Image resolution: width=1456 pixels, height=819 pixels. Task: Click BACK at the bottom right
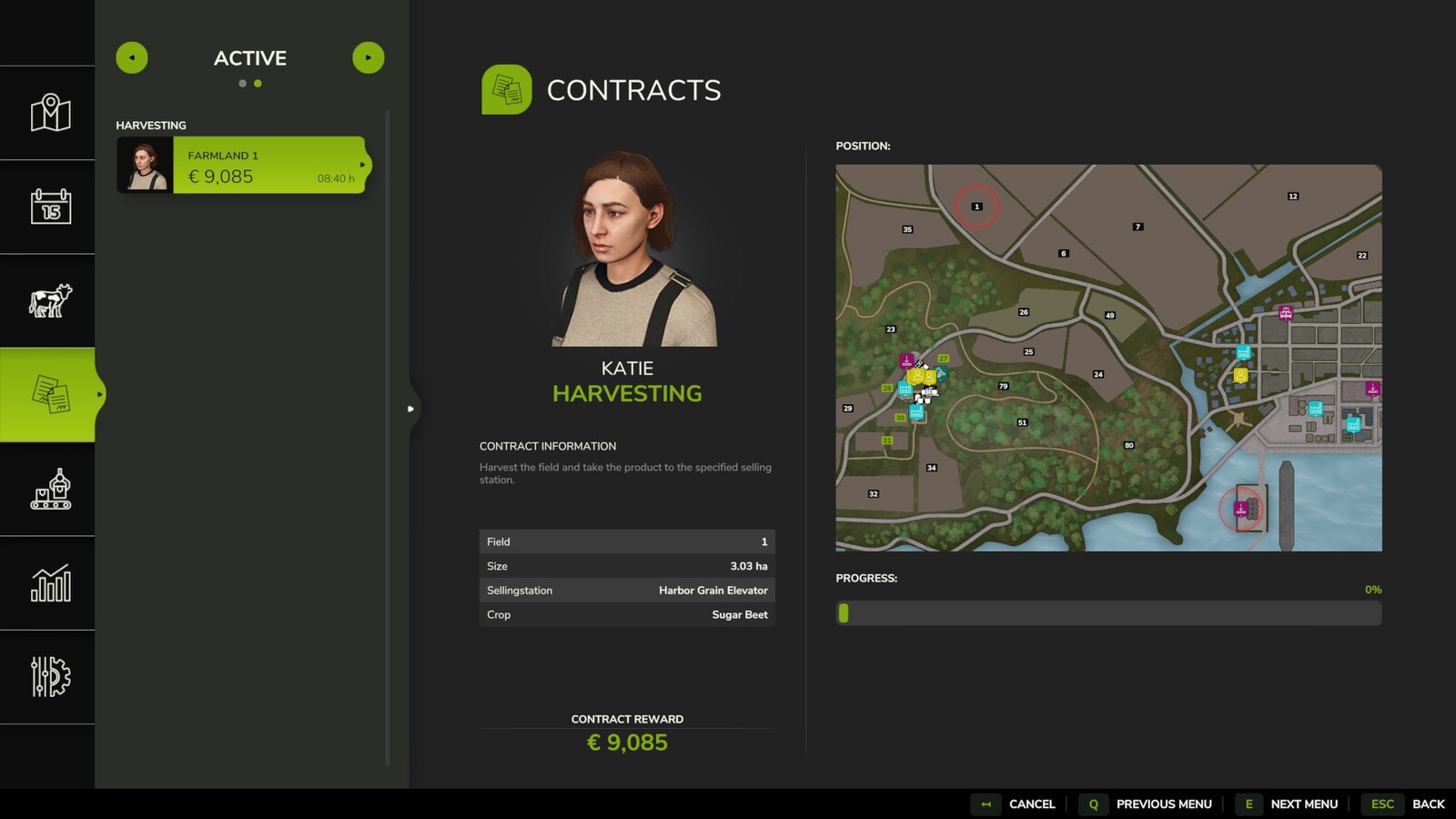(1428, 804)
